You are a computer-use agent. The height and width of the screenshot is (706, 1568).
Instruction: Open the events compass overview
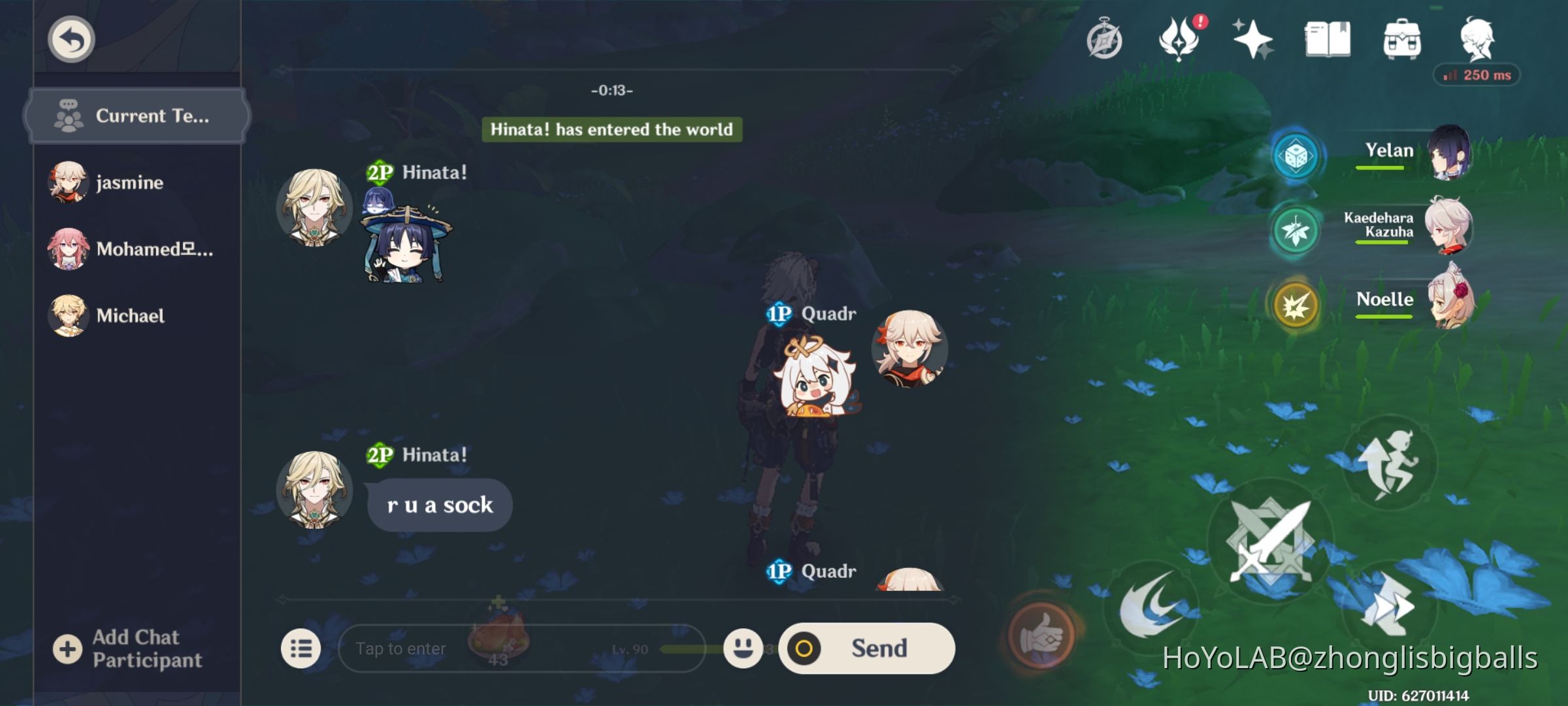click(x=1103, y=41)
